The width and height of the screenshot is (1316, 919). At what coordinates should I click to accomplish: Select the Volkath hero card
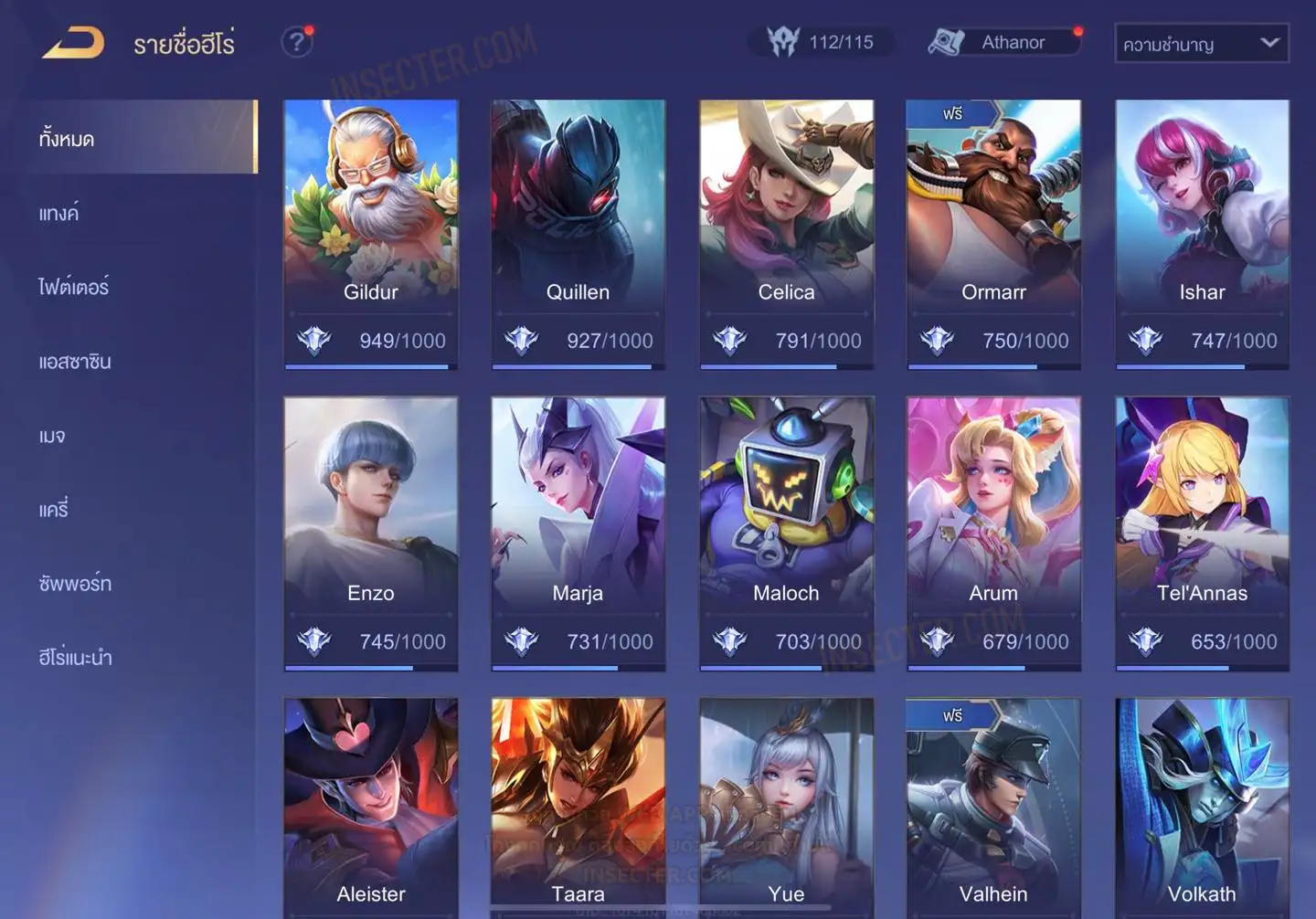pyautogui.click(x=1202, y=808)
